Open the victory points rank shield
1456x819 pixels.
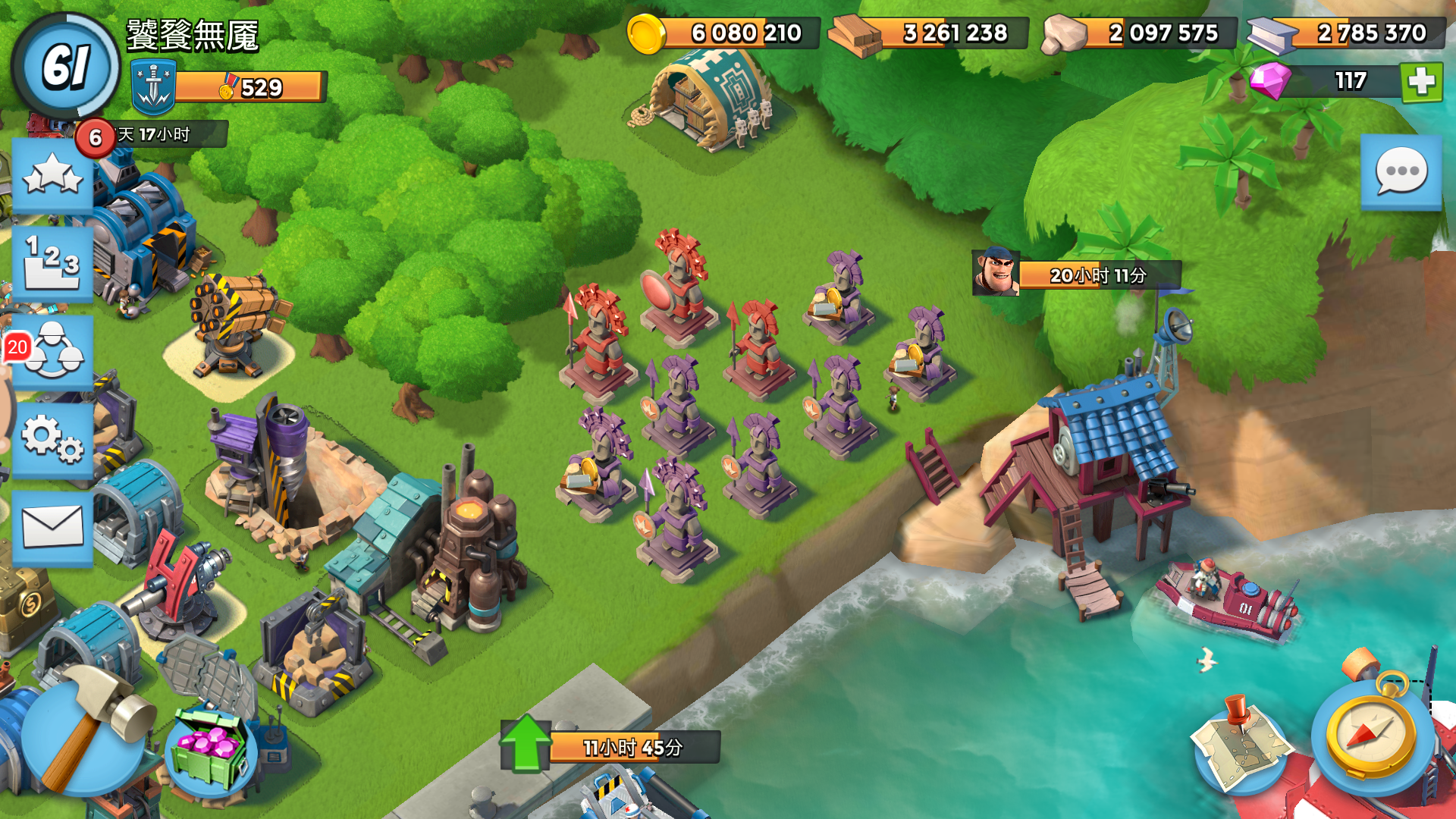coord(154,88)
